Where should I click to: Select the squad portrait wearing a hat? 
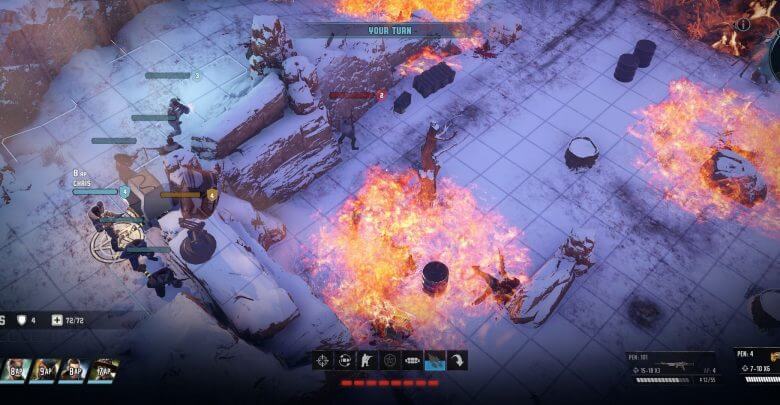pyautogui.click(x=103, y=371)
